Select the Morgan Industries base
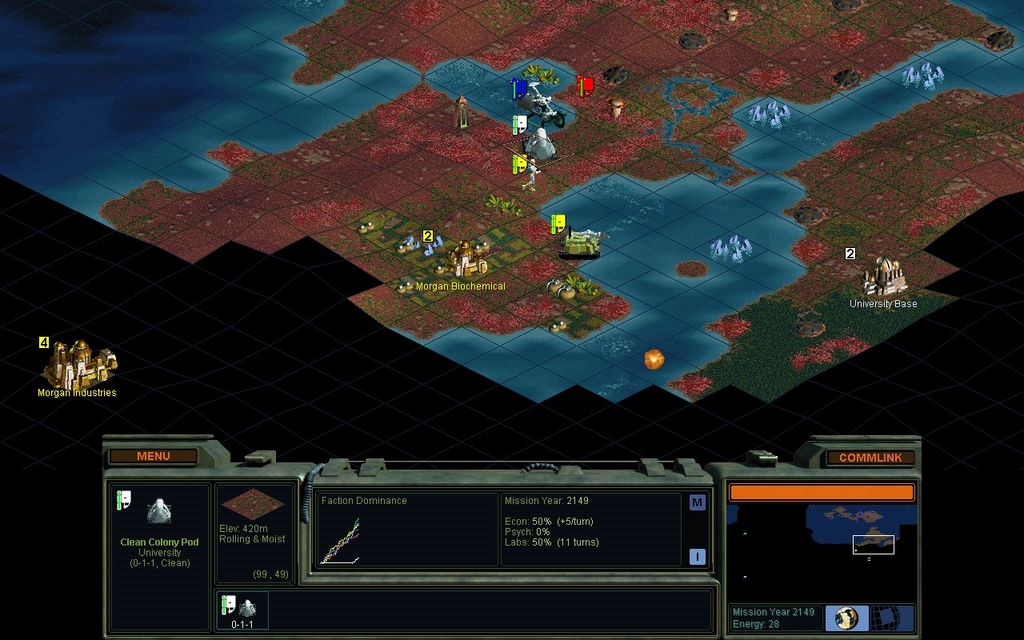1024x640 pixels. point(78,365)
